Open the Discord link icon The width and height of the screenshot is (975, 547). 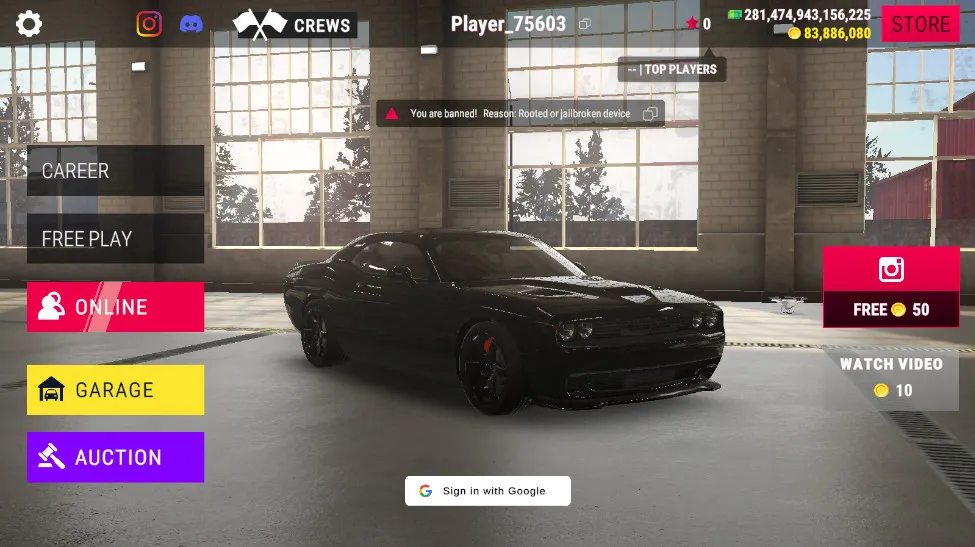click(191, 24)
